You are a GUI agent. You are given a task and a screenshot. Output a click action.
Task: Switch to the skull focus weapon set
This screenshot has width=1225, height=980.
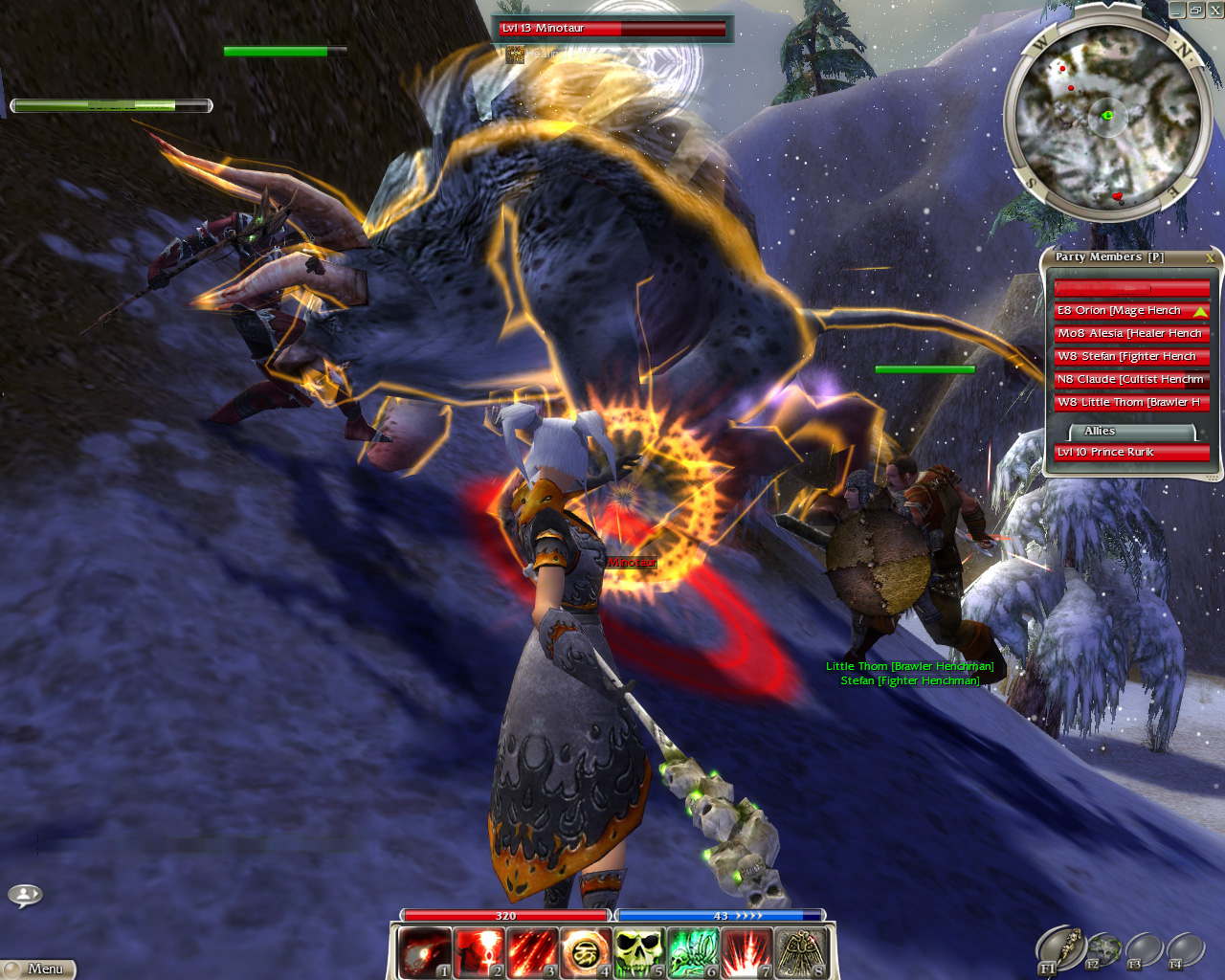(1104, 949)
